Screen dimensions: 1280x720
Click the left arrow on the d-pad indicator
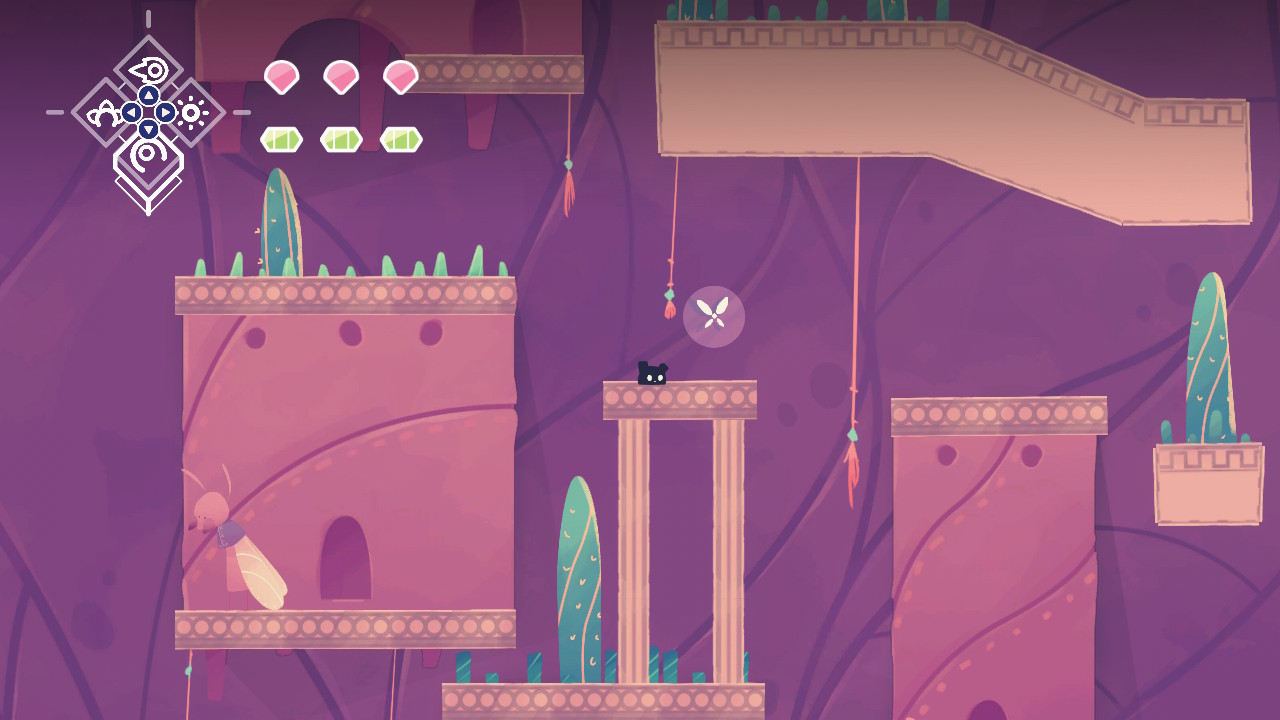click(130, 112)
